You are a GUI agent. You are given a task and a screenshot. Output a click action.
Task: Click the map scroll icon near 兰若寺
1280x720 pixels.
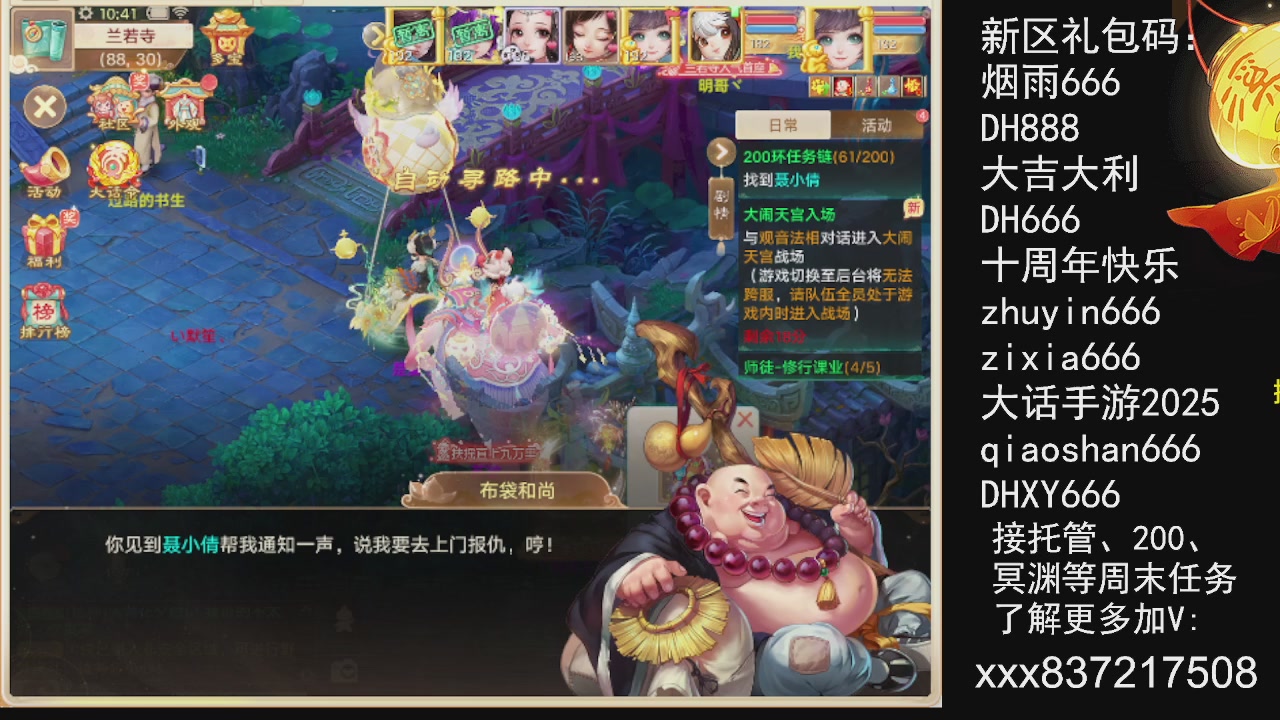coord(42,38)
